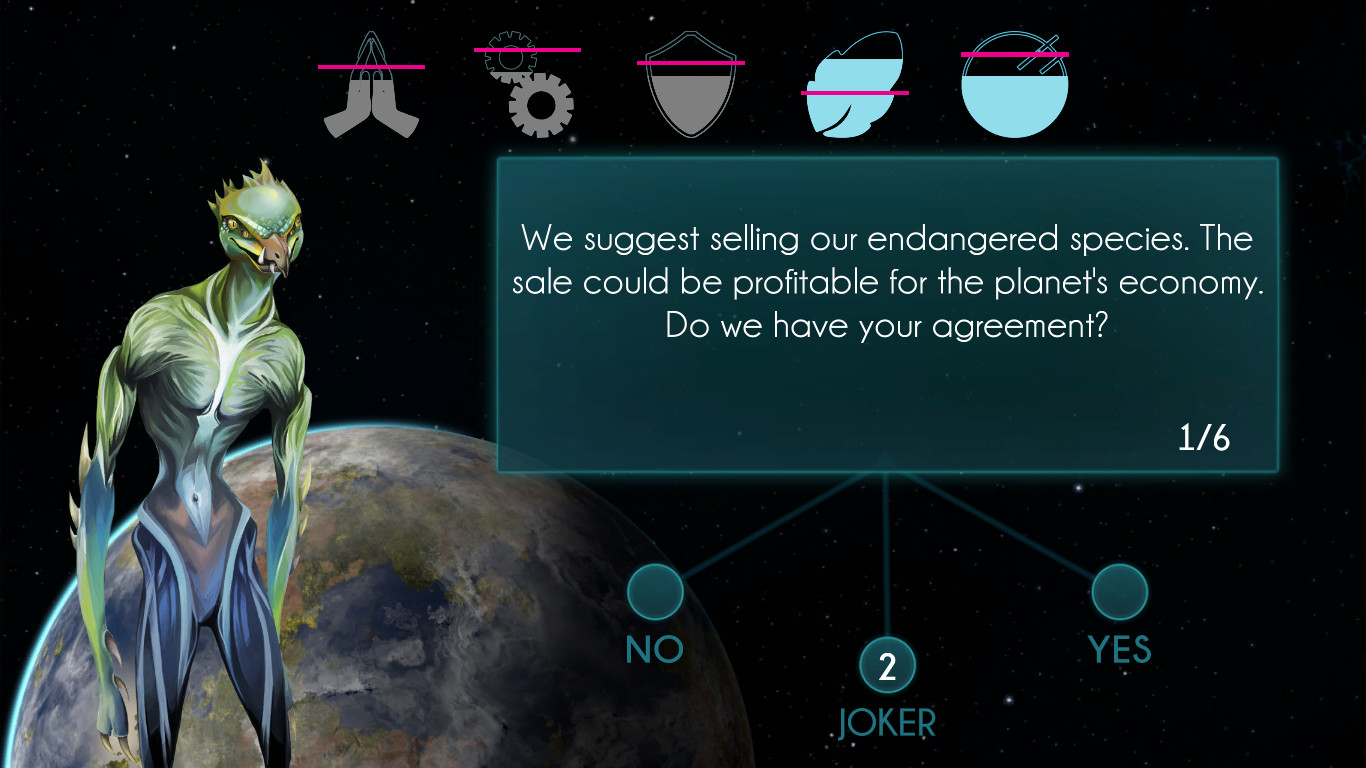This screenshot has height=768, width=1366.
Task: Click the pink threshold line above praying hands
Action: (x=372, y=66)
